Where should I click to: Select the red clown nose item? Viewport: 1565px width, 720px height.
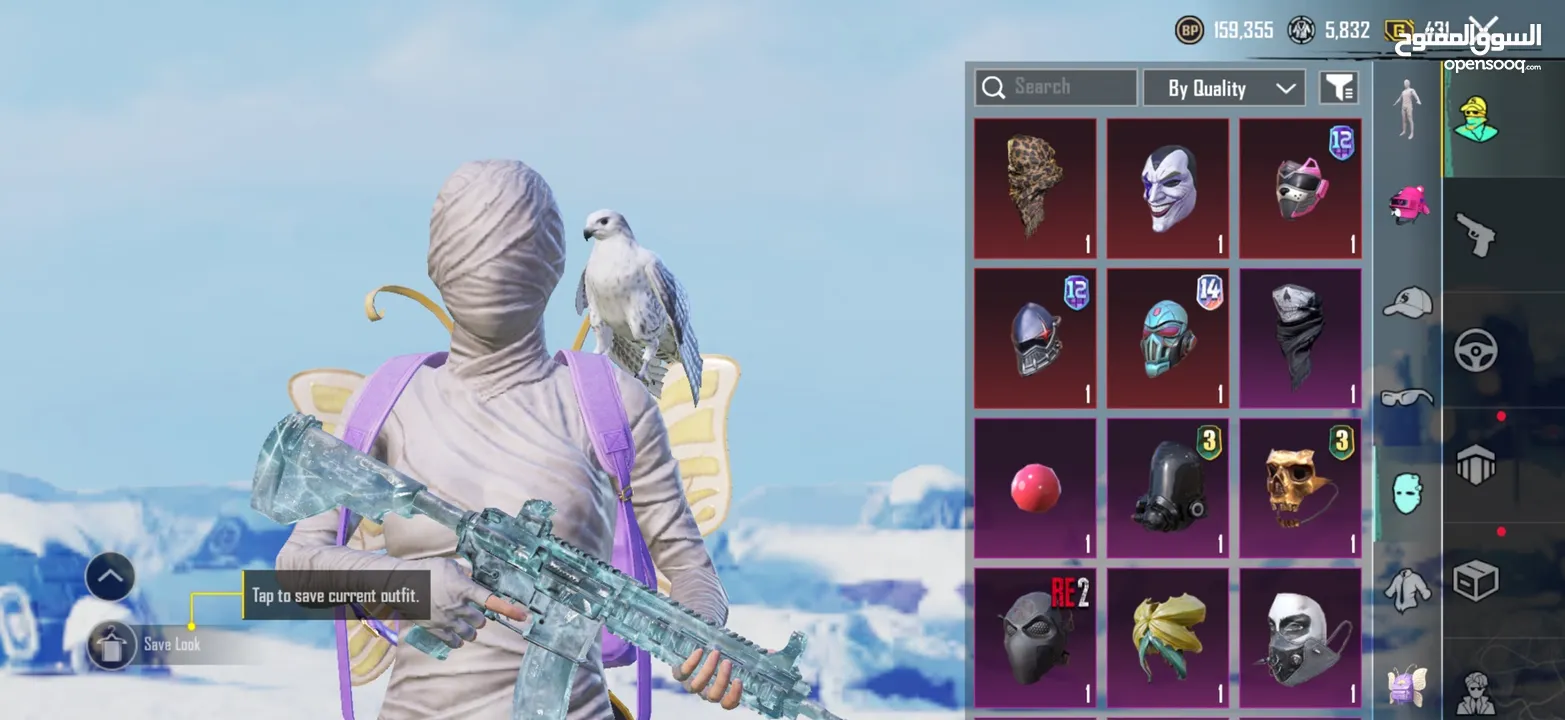click(1035, 488)
